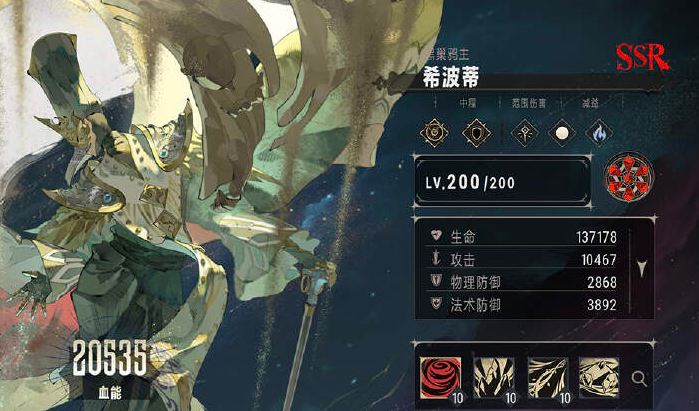The image size is (699, 411).
Task: Open the magnifier to inspect skills
Action: click(640, 379)
